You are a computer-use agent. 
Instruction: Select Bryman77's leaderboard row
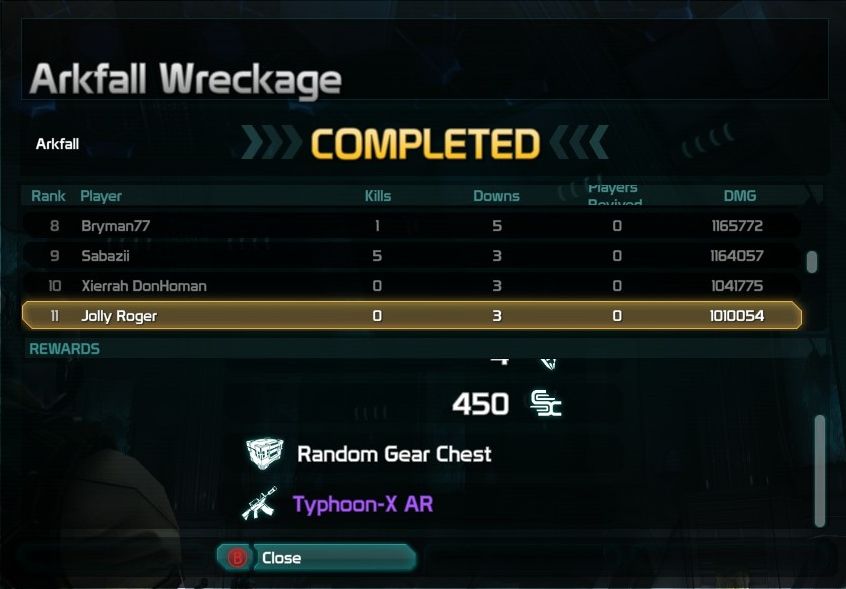tap(411, 226)
